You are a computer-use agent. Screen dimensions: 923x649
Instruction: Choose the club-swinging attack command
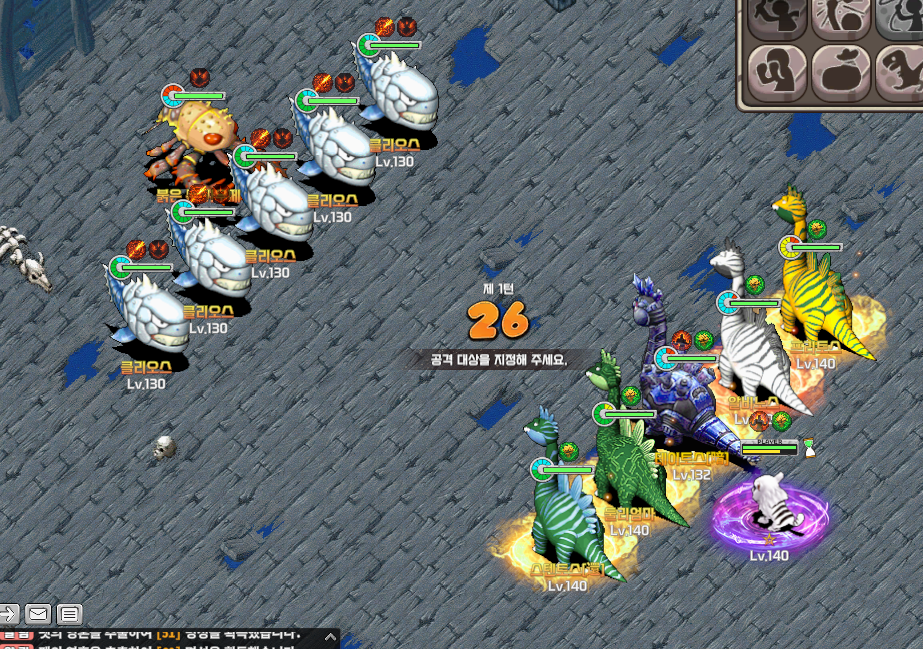click(777, 17)
